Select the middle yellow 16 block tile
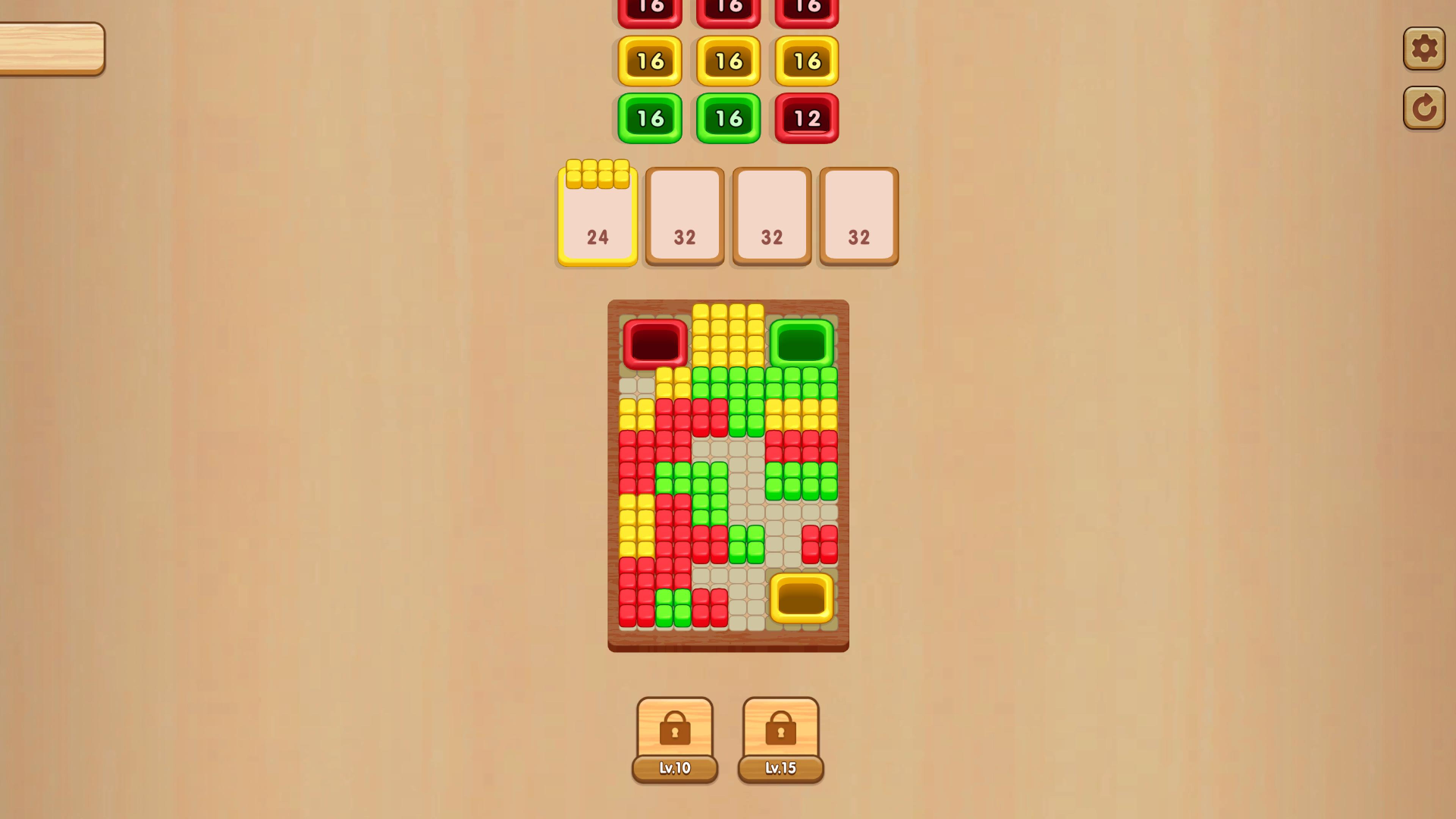This screenshot has height=819, width=1456. point(729,61)
